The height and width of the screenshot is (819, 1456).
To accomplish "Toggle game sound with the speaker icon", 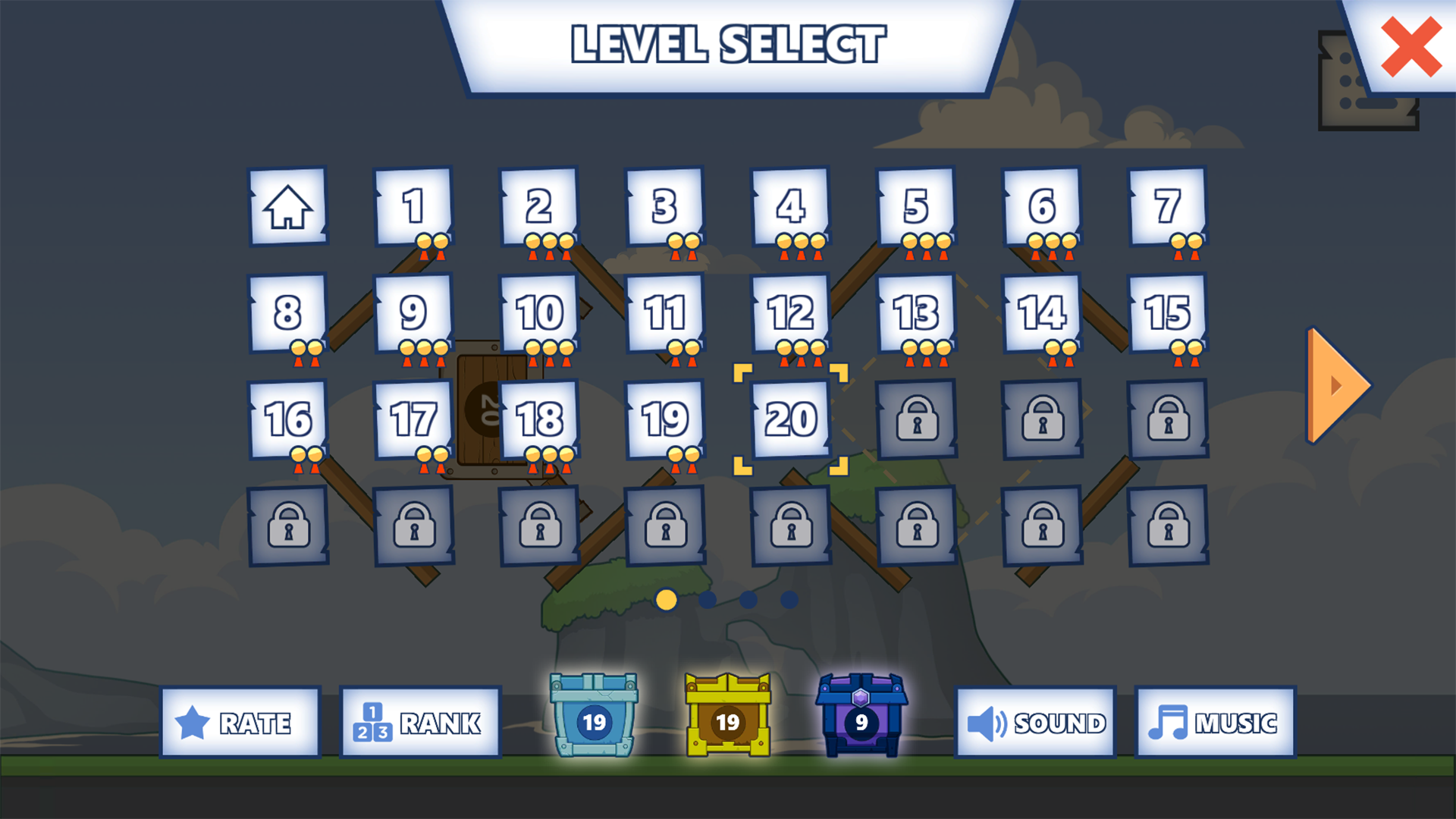I will pos(987,722).
